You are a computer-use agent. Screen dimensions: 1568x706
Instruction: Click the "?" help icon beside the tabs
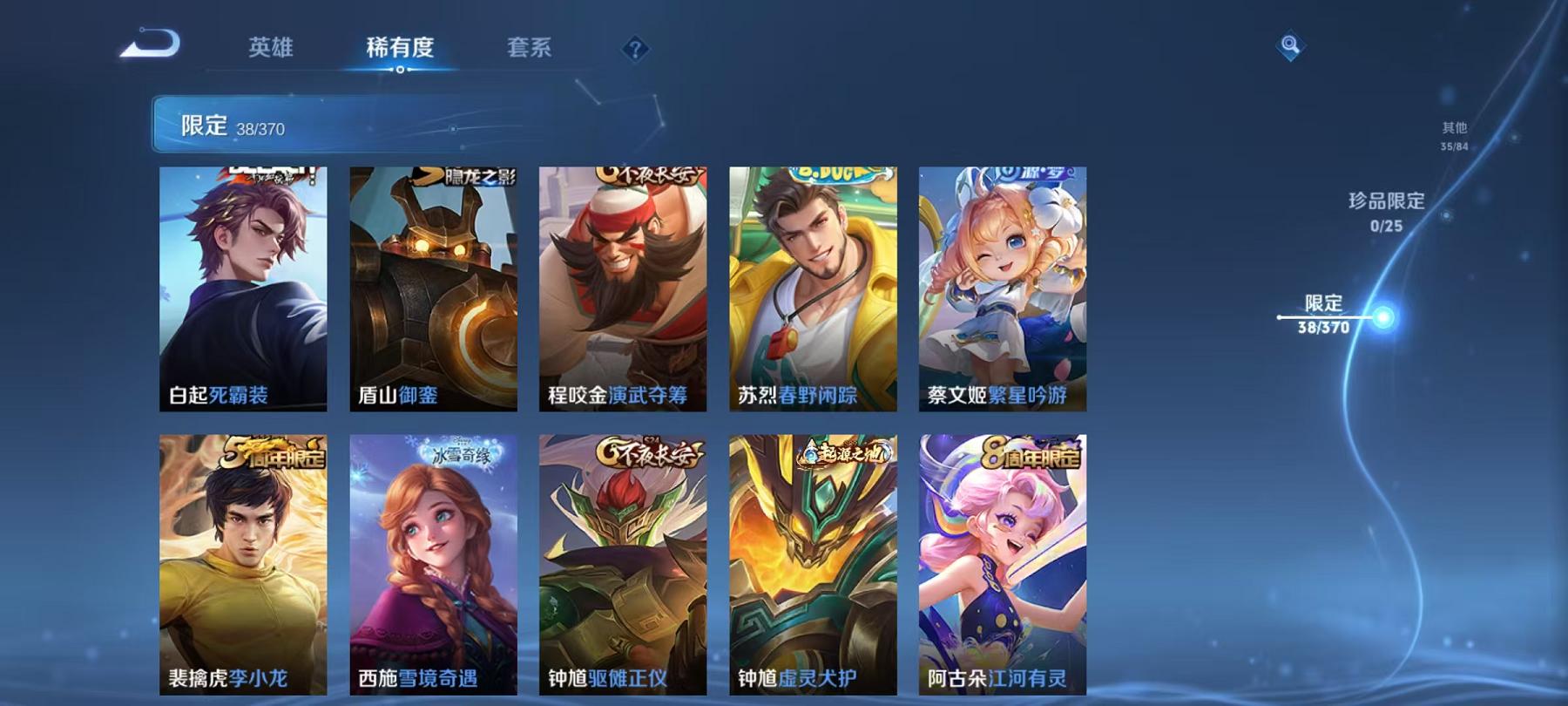pos(637,48)
